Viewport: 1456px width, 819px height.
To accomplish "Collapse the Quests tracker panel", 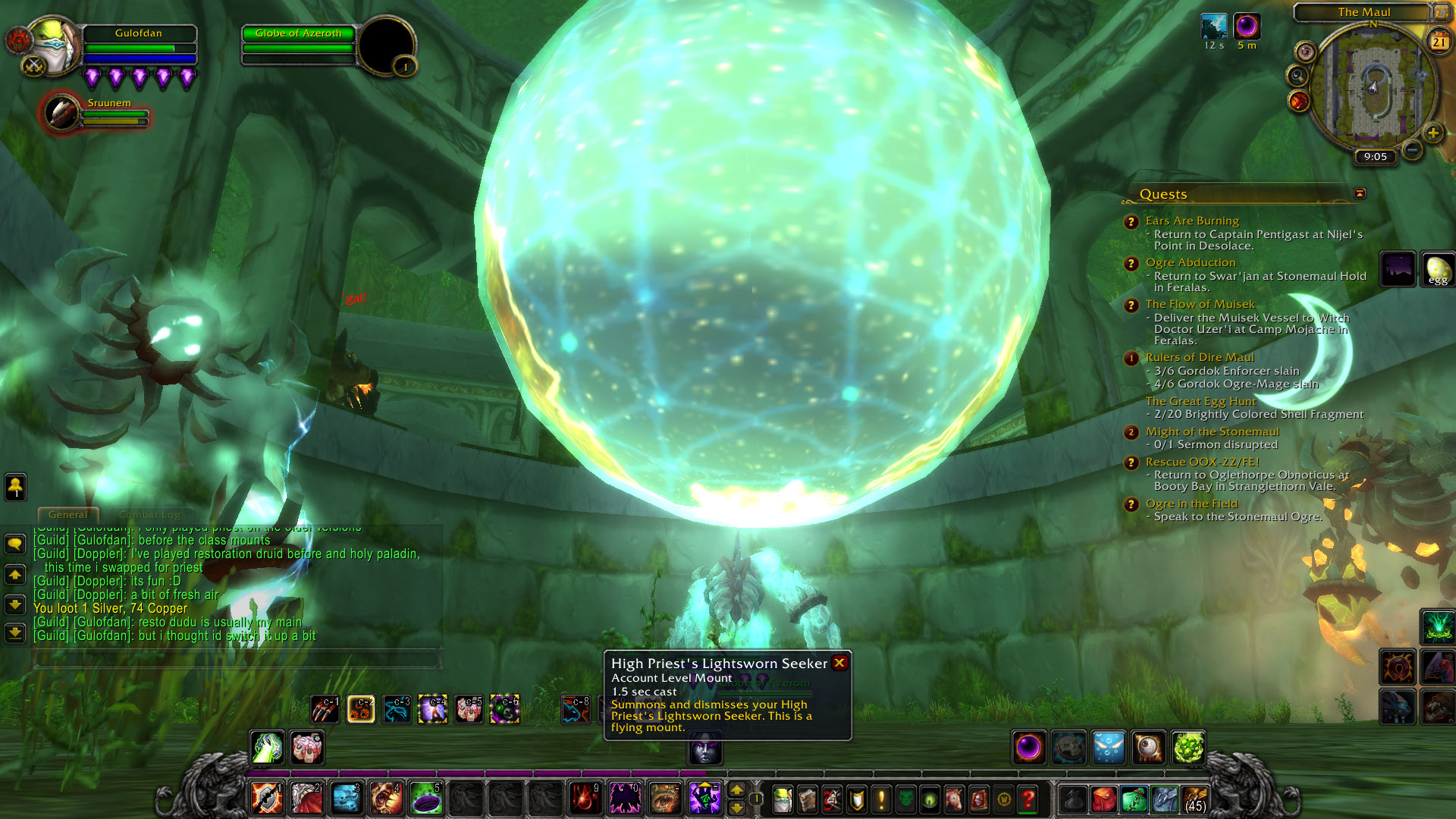I will [1360, 193].
